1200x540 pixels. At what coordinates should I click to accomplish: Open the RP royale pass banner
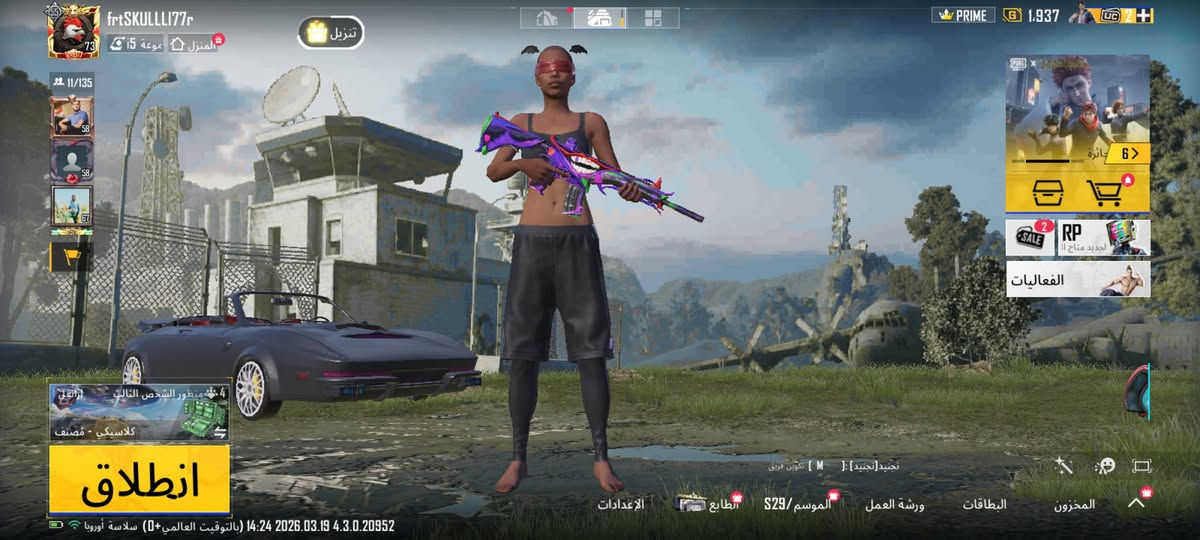(1103, 238)
